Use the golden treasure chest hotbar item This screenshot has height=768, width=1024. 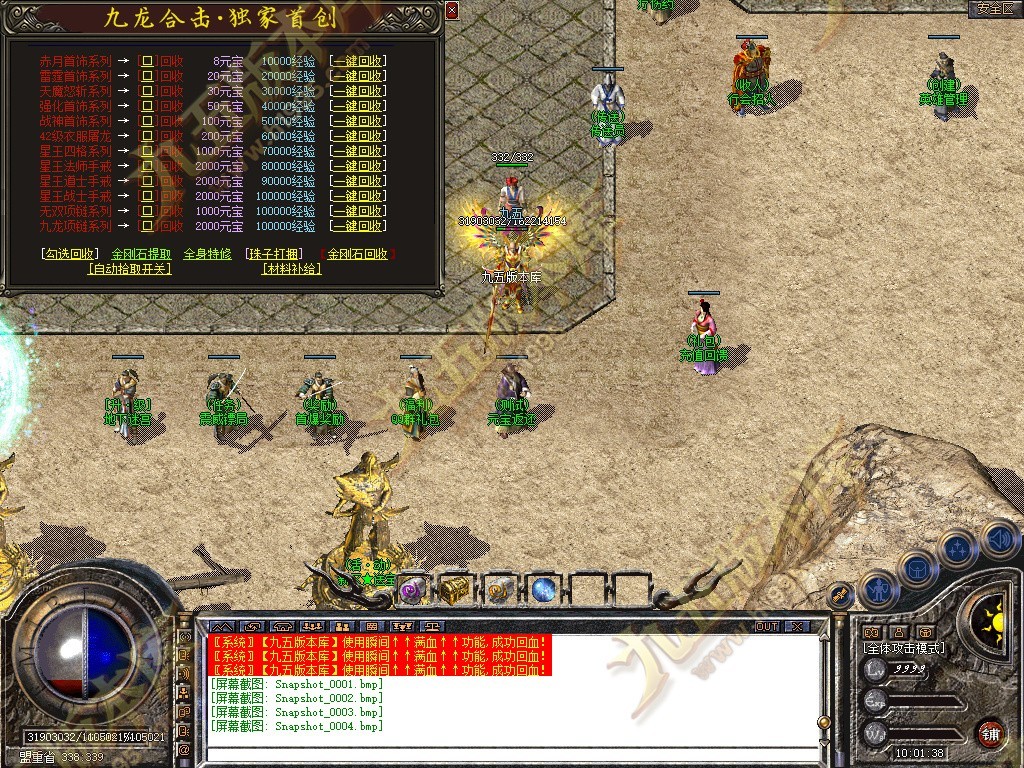(x=456, y=589)
